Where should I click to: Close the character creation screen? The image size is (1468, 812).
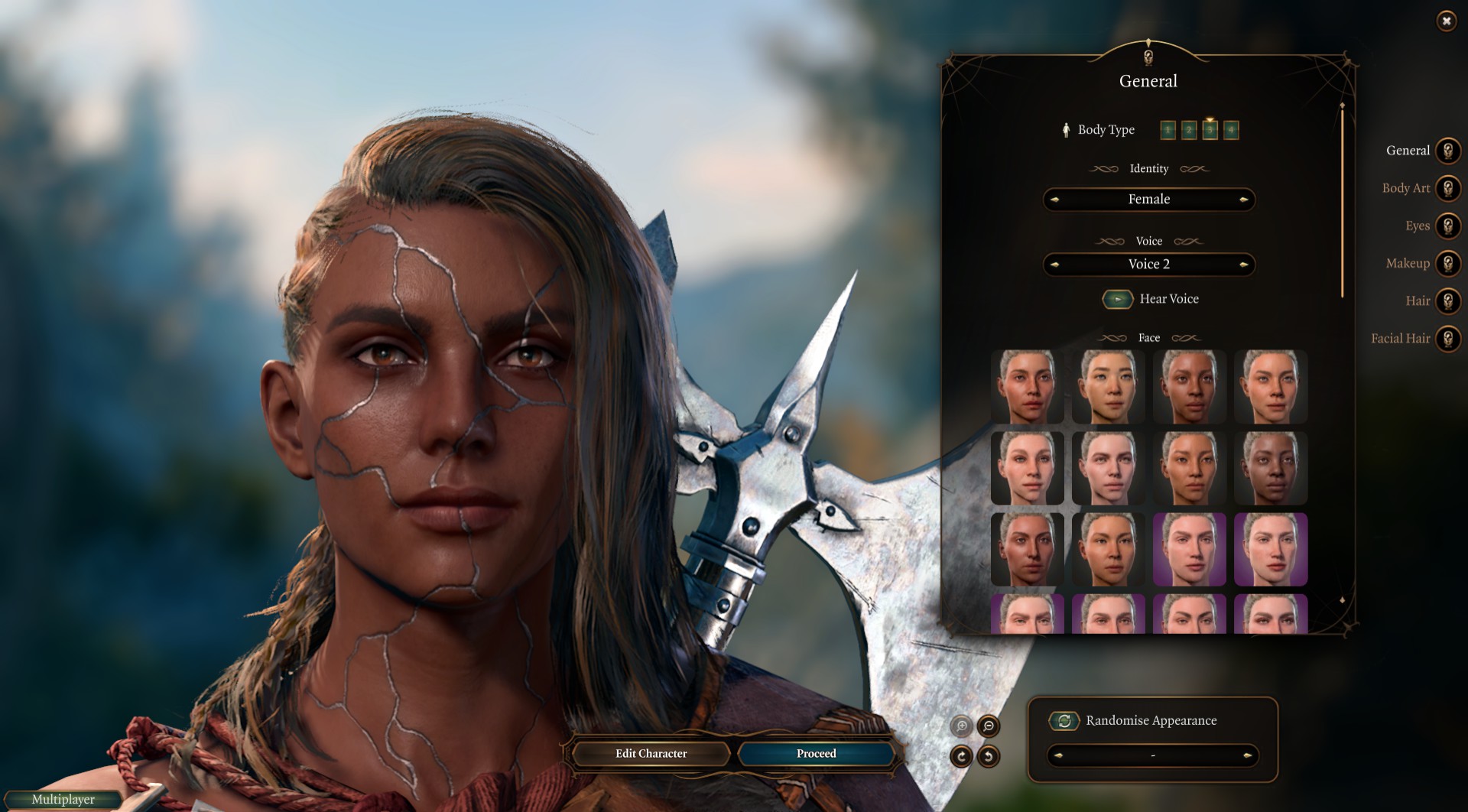pos(1446,21)
